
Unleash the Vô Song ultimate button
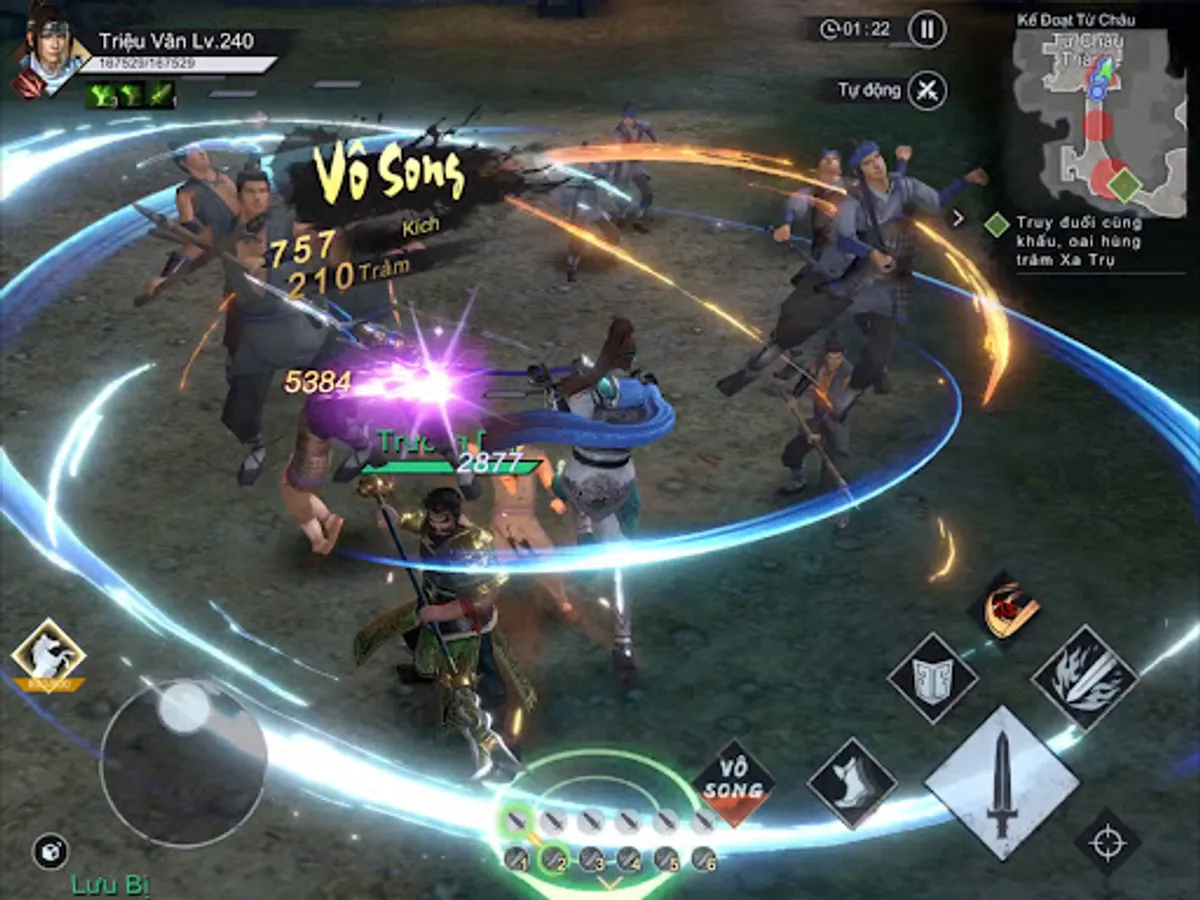pyautogui.click(x=734, y=782)
